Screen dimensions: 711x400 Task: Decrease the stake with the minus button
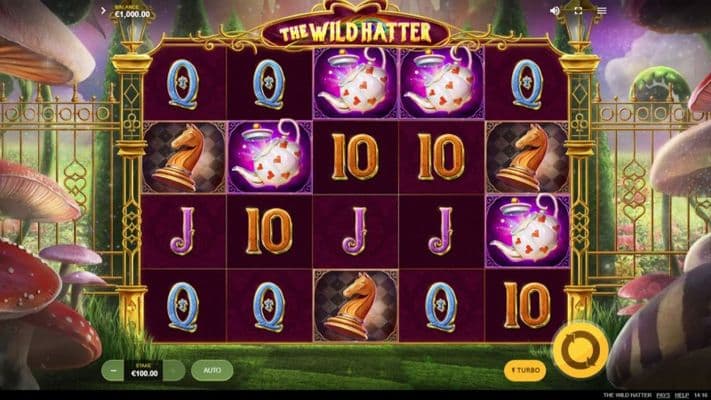pyautogui.click(x=112, y=371)
